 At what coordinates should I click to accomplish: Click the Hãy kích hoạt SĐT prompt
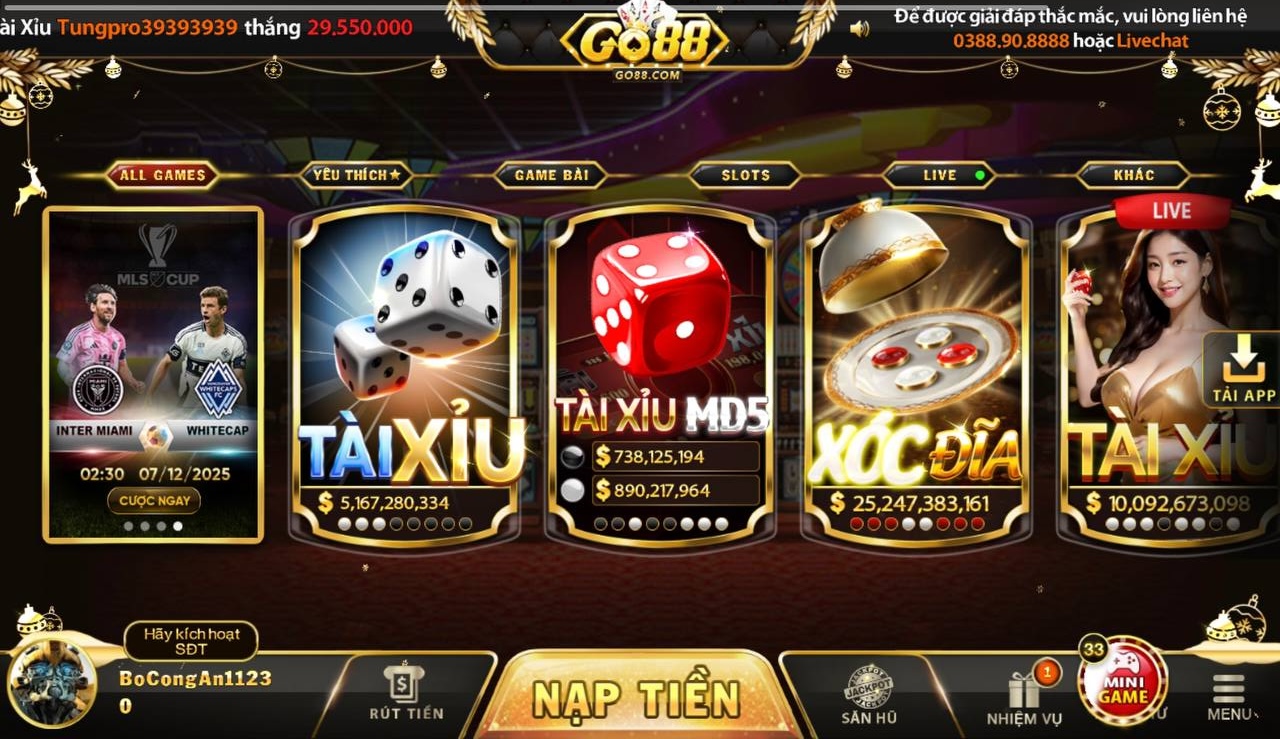pos(190,642)
